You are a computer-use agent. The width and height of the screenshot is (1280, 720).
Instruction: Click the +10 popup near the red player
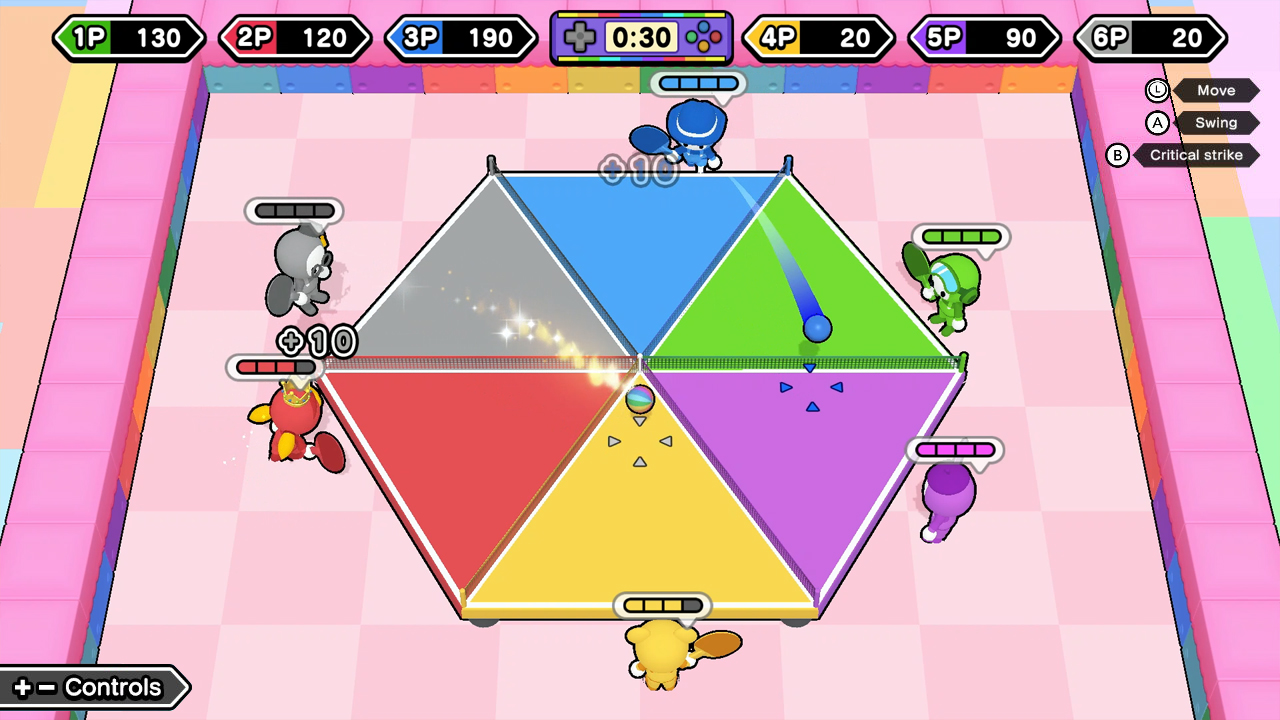[318, 342]
